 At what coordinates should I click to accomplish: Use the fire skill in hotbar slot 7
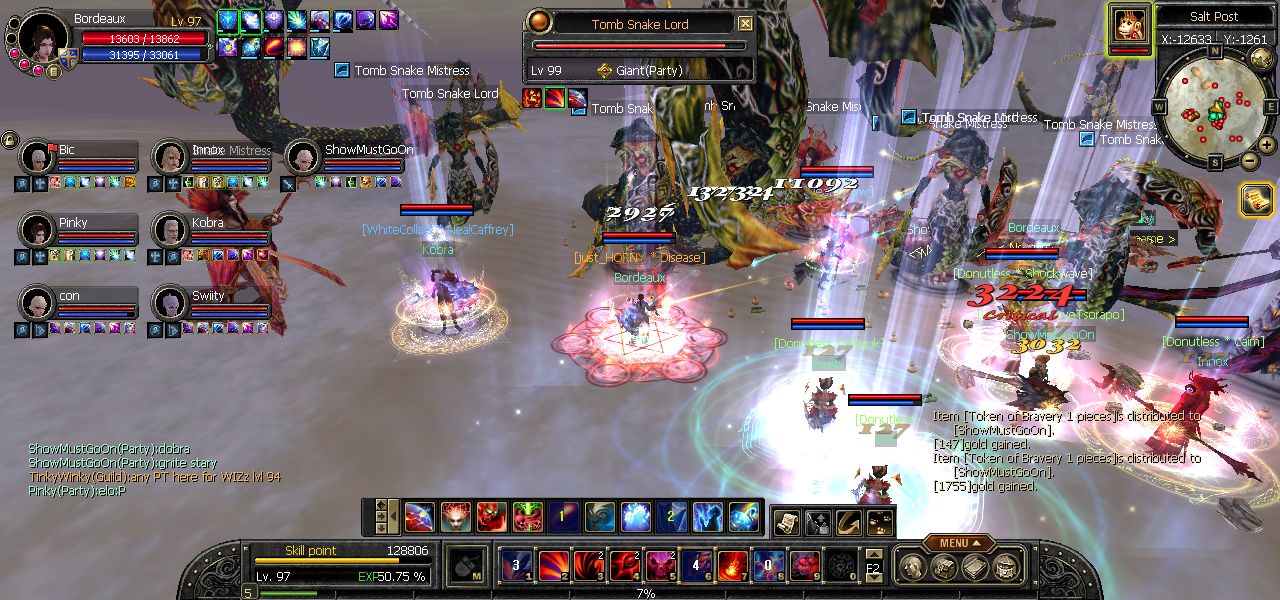[x=732, y=566]
